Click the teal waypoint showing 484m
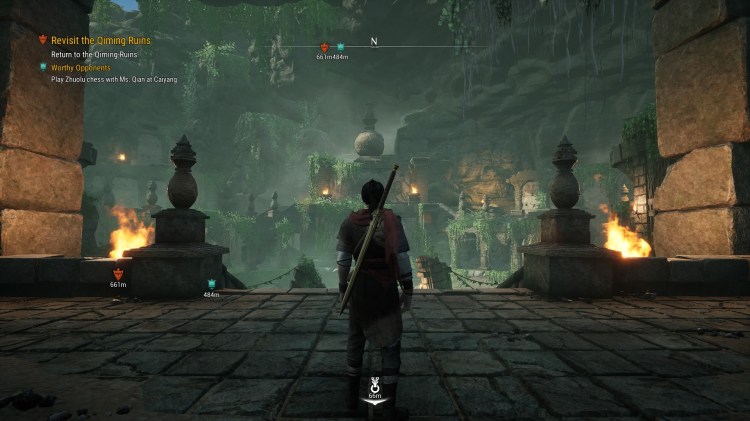Viewport: 750px width, 421px height. (x=211, y=284)
